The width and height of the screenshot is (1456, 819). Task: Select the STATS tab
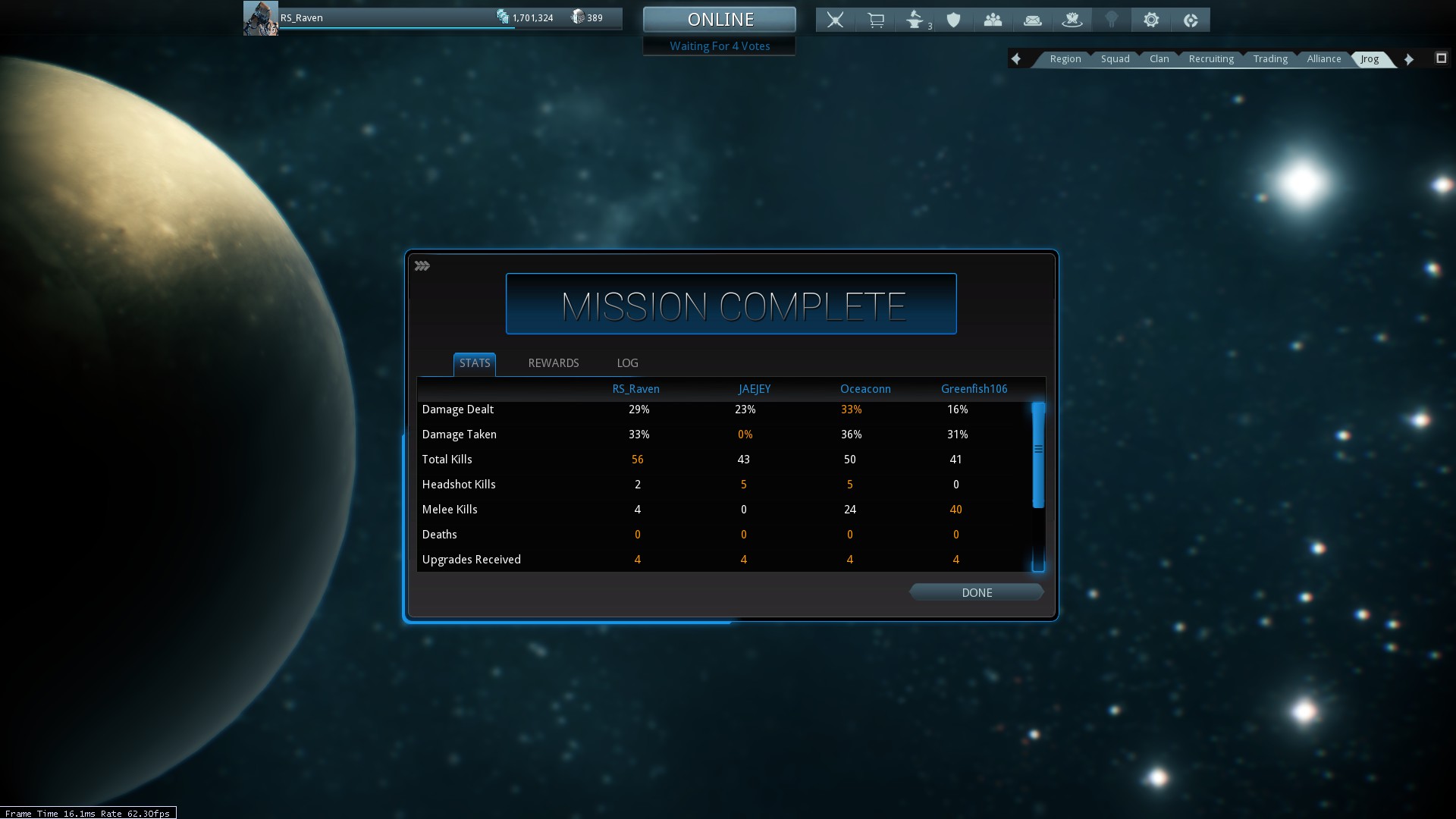click(x=475, y=363)
